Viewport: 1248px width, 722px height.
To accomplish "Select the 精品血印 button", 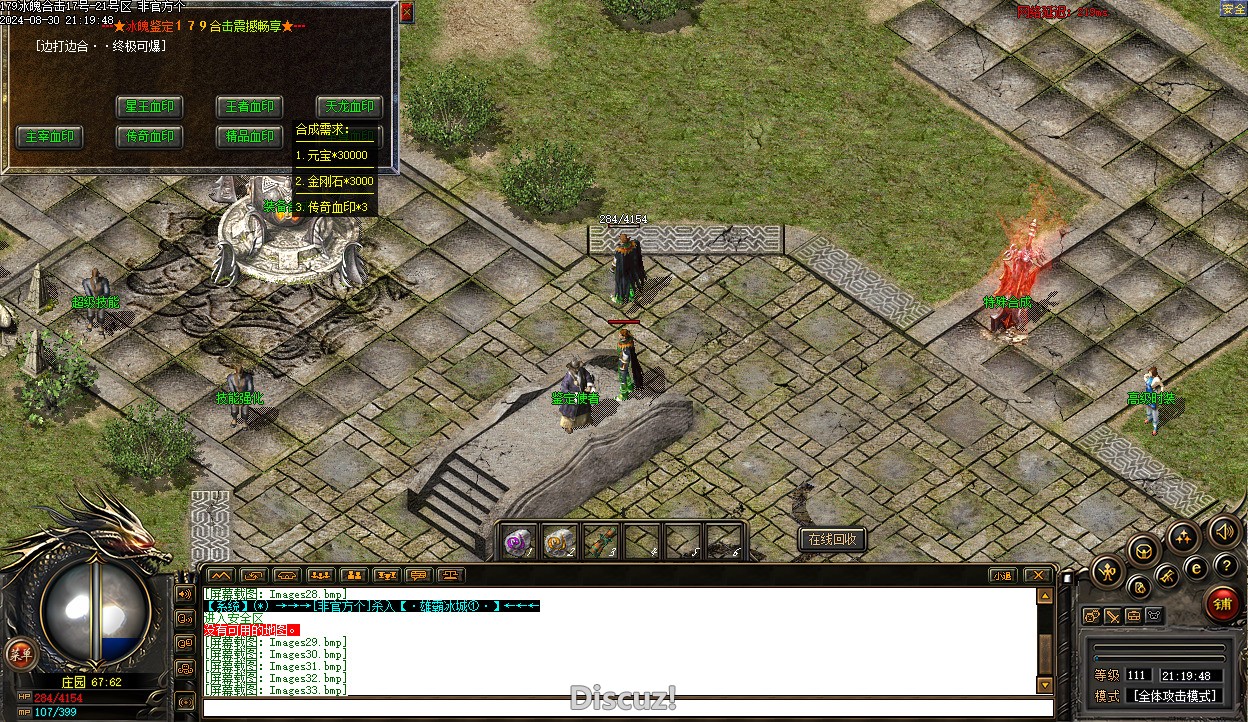I will coord(249,137).
